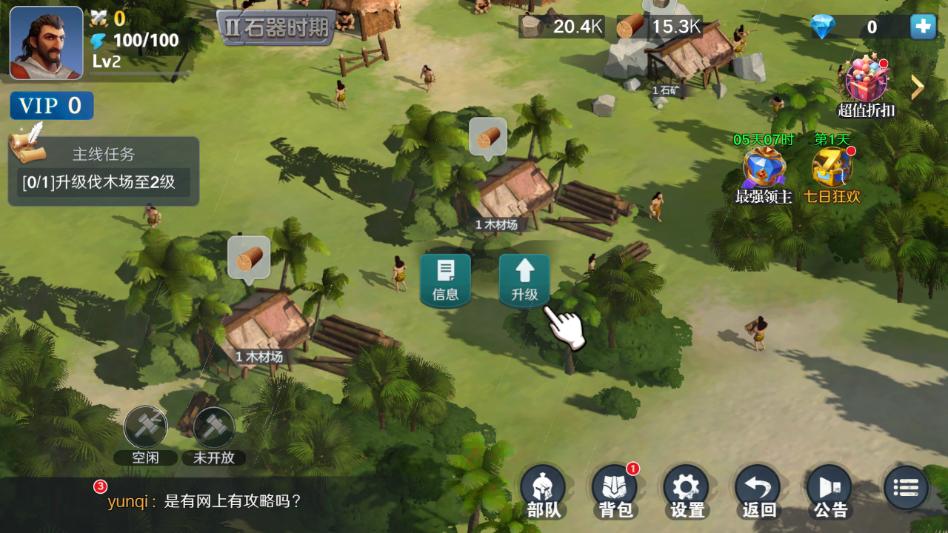Tap the 返回 return button
Screen dimensions: 948x533
pyautogui.click(x=759, y=492)
